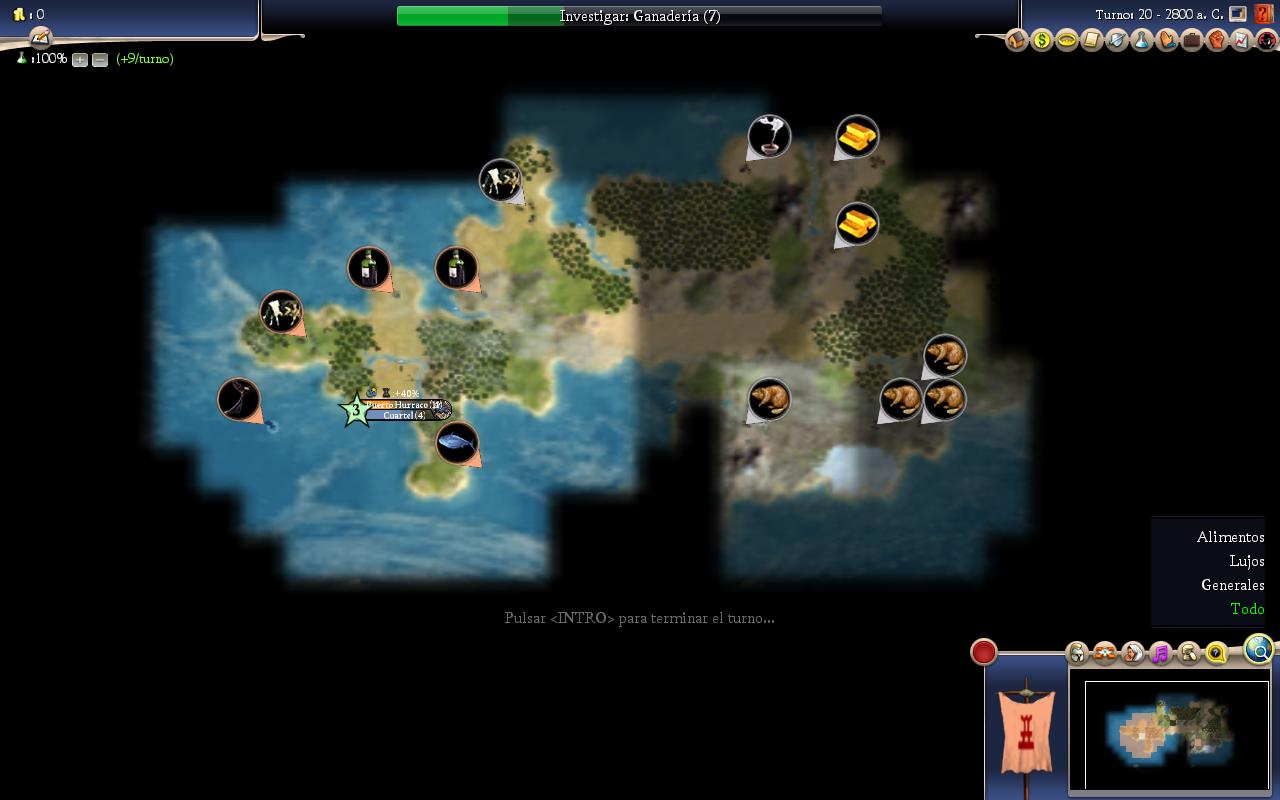This screenshot has height=800, width=1280.
Task: Open the event log notepad icon
Action: click(x=40, y=38)
